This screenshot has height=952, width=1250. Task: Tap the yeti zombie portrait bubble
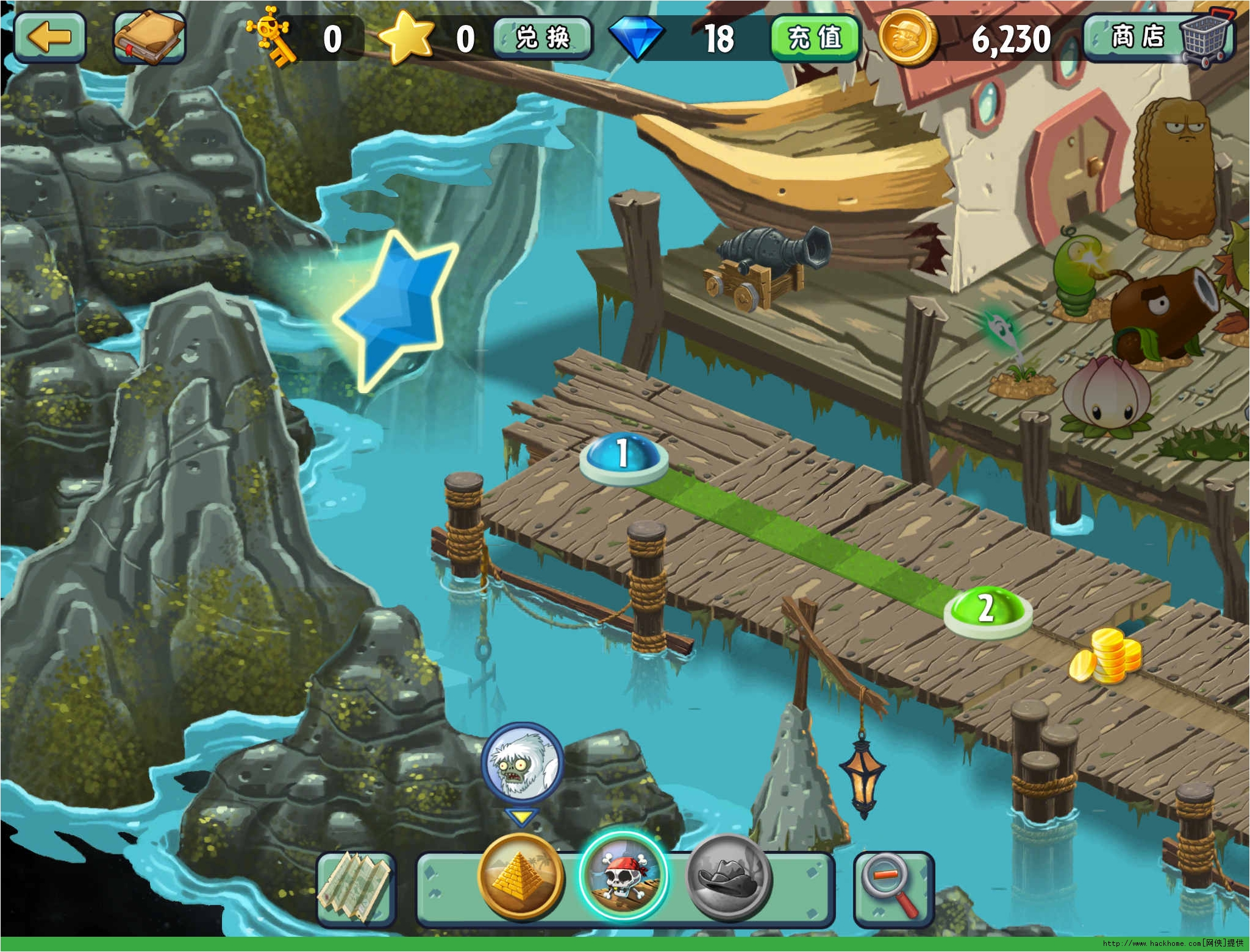(521, 761)
